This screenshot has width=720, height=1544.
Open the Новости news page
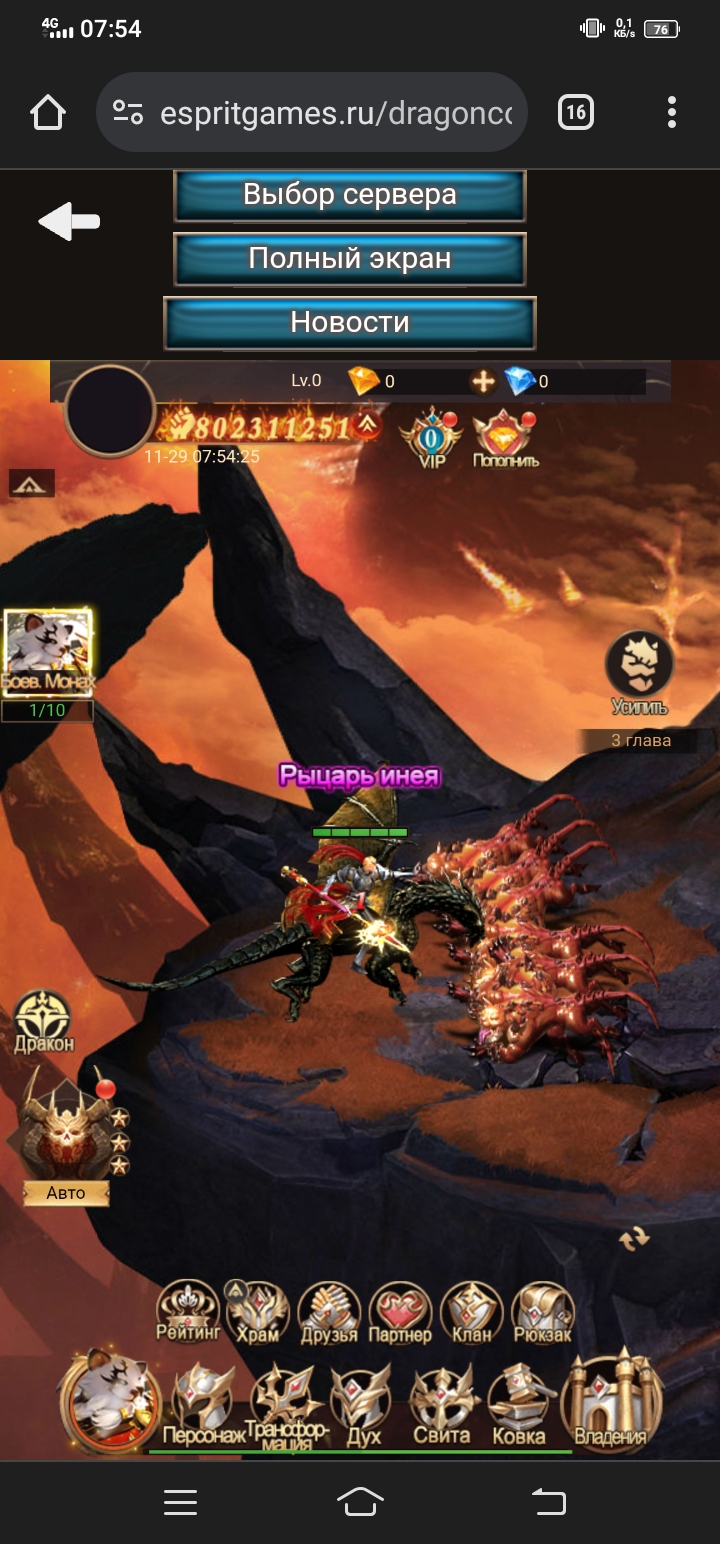point(350,323)
